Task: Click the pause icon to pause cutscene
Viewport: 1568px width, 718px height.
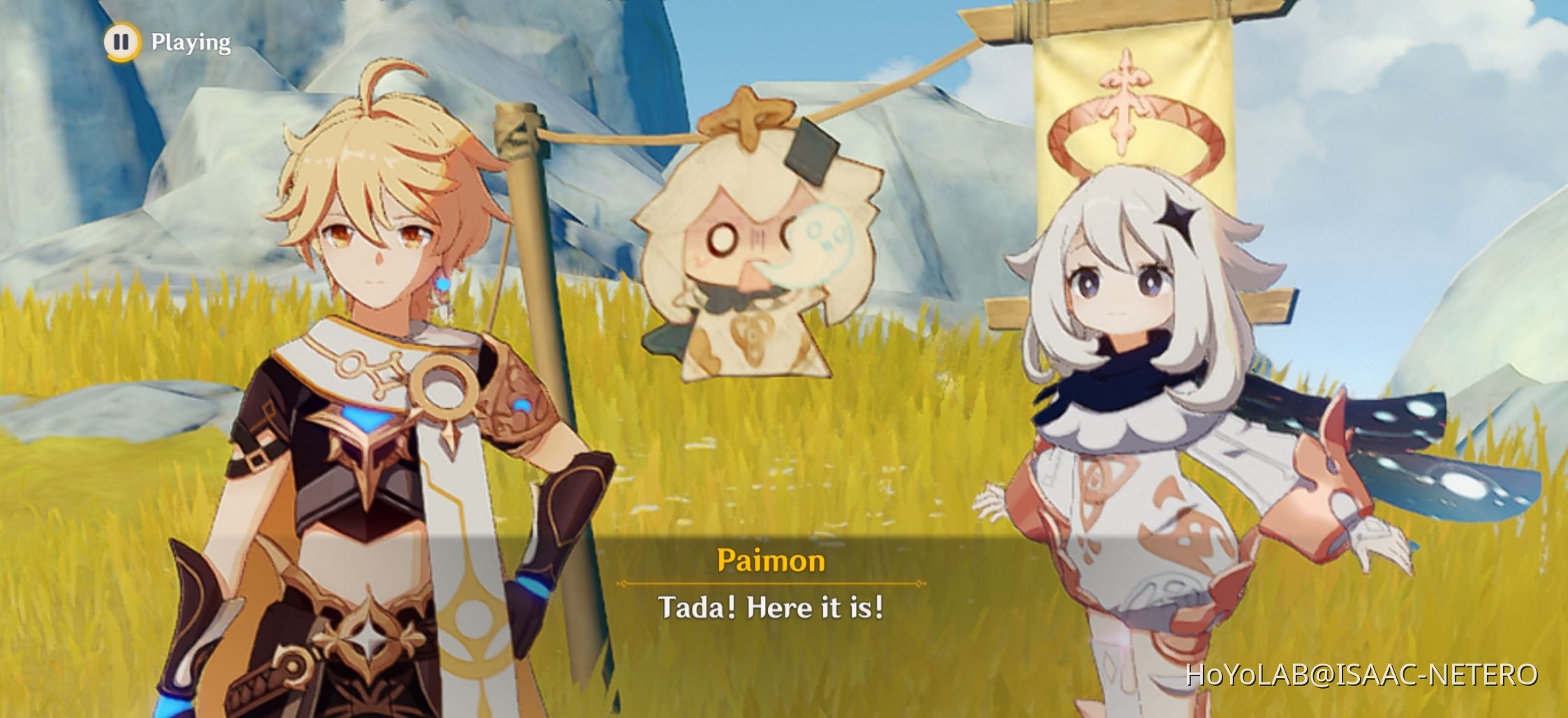Action: (x=121, y=43)
